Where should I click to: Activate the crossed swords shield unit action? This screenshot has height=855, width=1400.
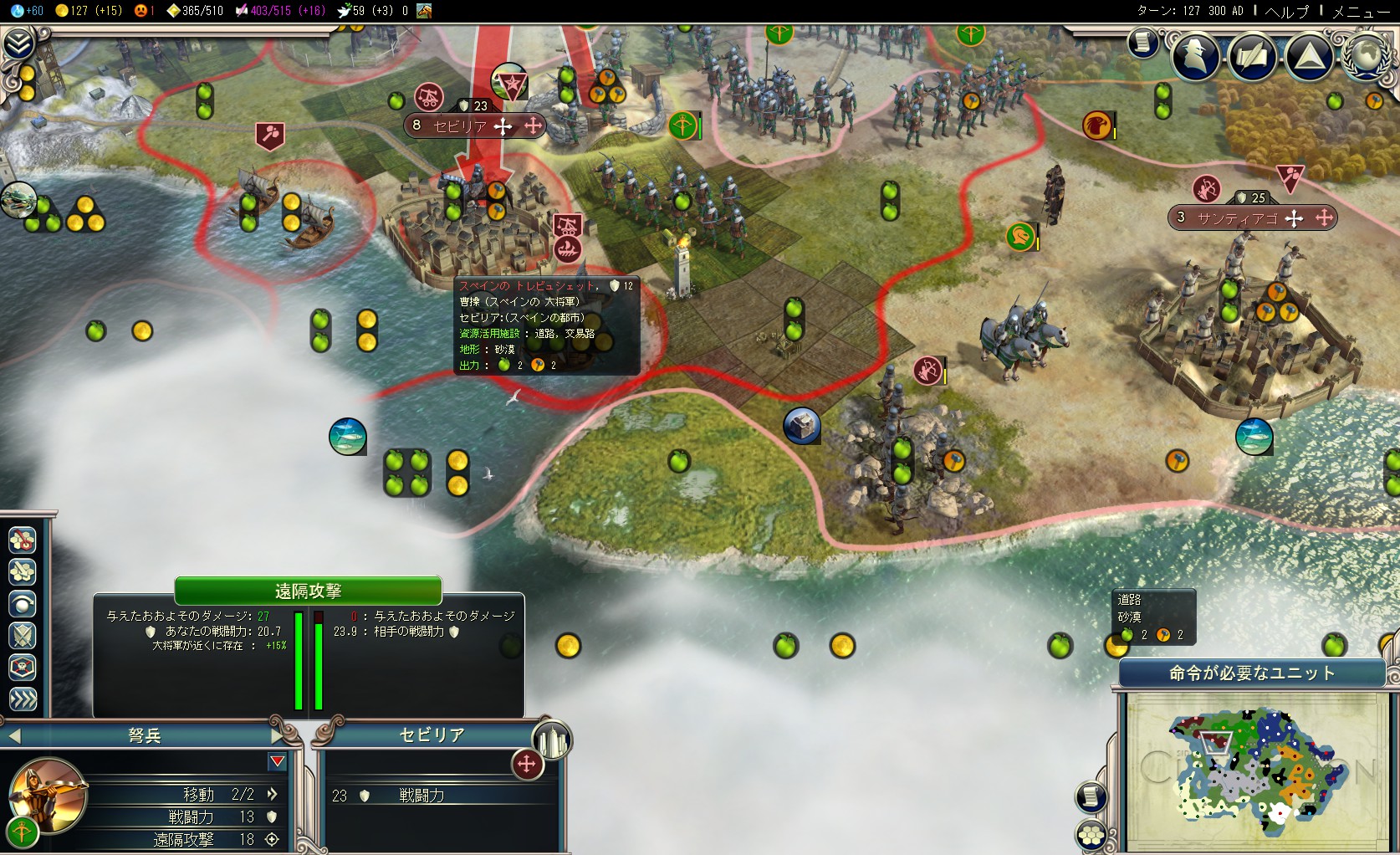(x=23, y=636)
